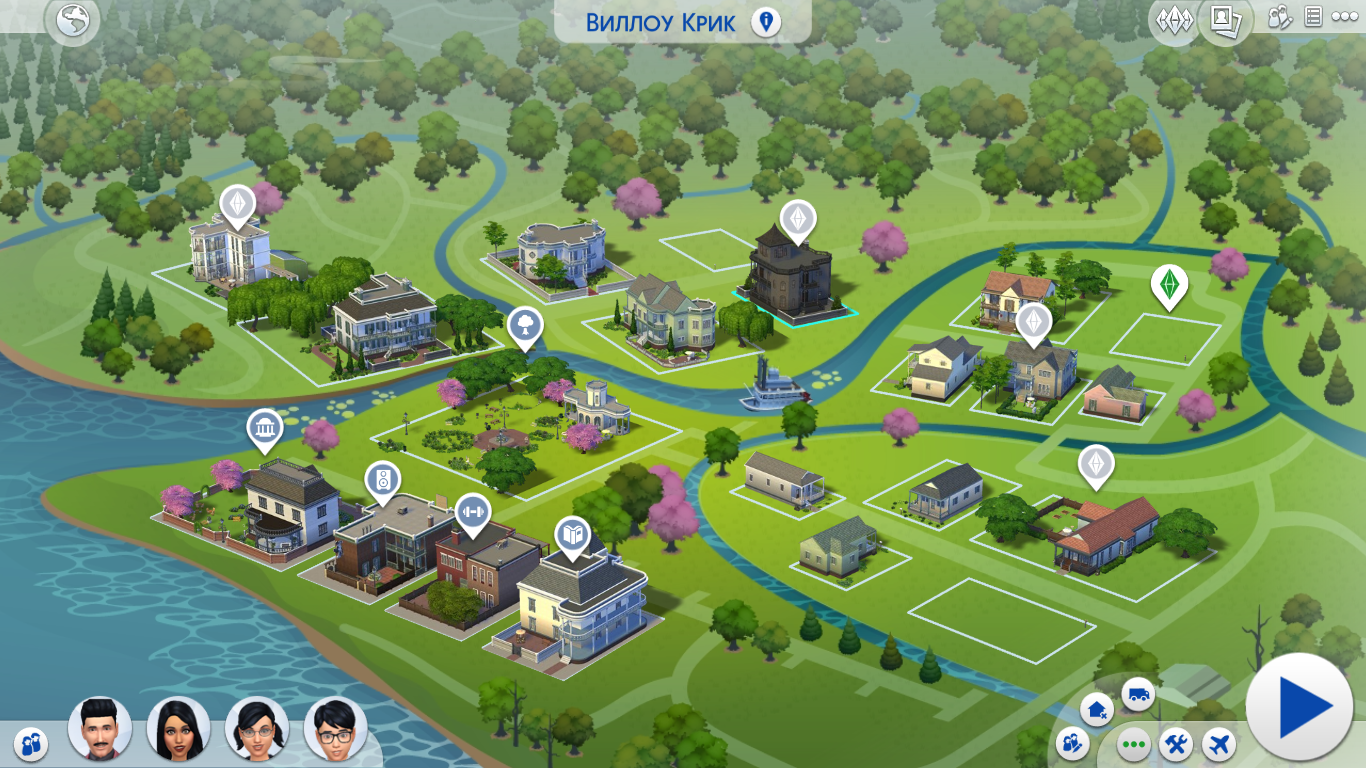1366x768 pixels.
Task: Open the list panel icon in the top bar
Action: tap(1313, 17)
